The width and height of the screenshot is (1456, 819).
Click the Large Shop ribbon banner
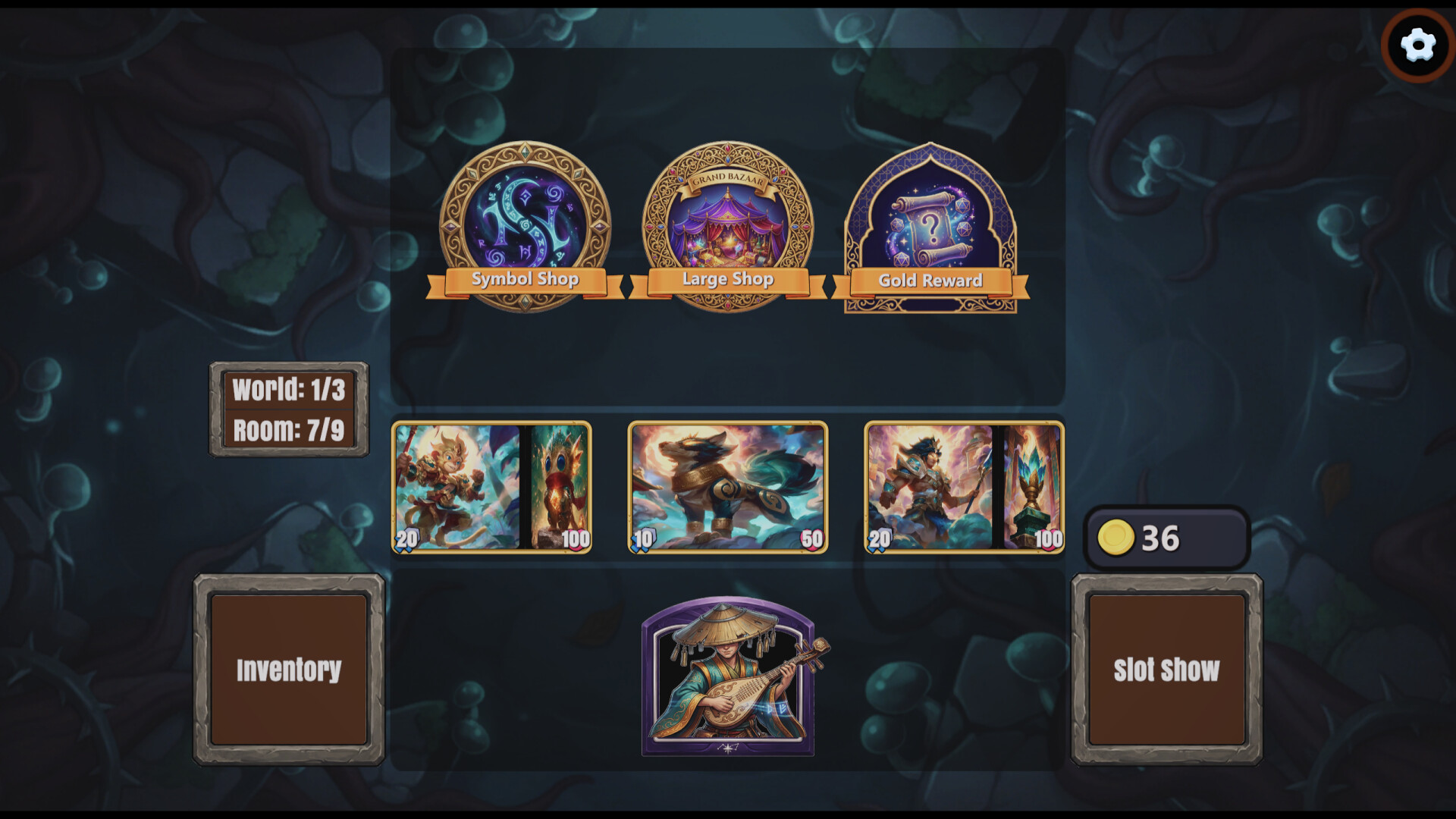[728, 279]
